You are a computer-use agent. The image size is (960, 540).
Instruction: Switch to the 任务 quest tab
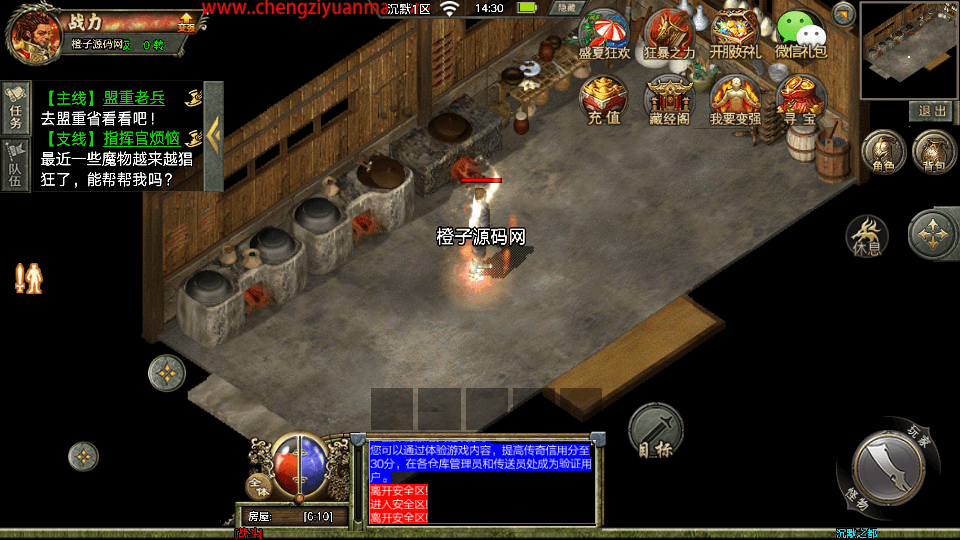15,108
